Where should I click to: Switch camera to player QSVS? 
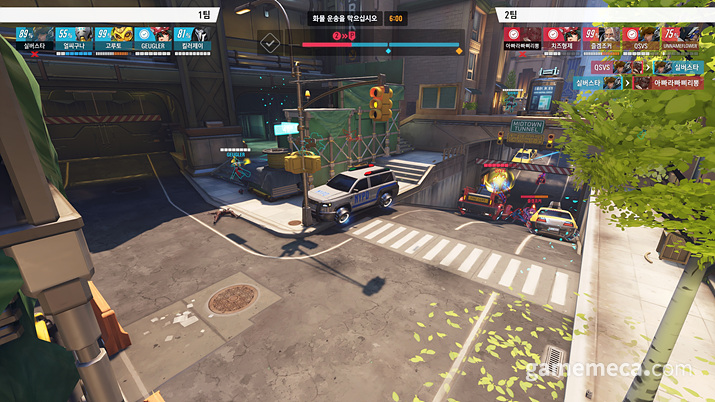click(x=642, y=39)
